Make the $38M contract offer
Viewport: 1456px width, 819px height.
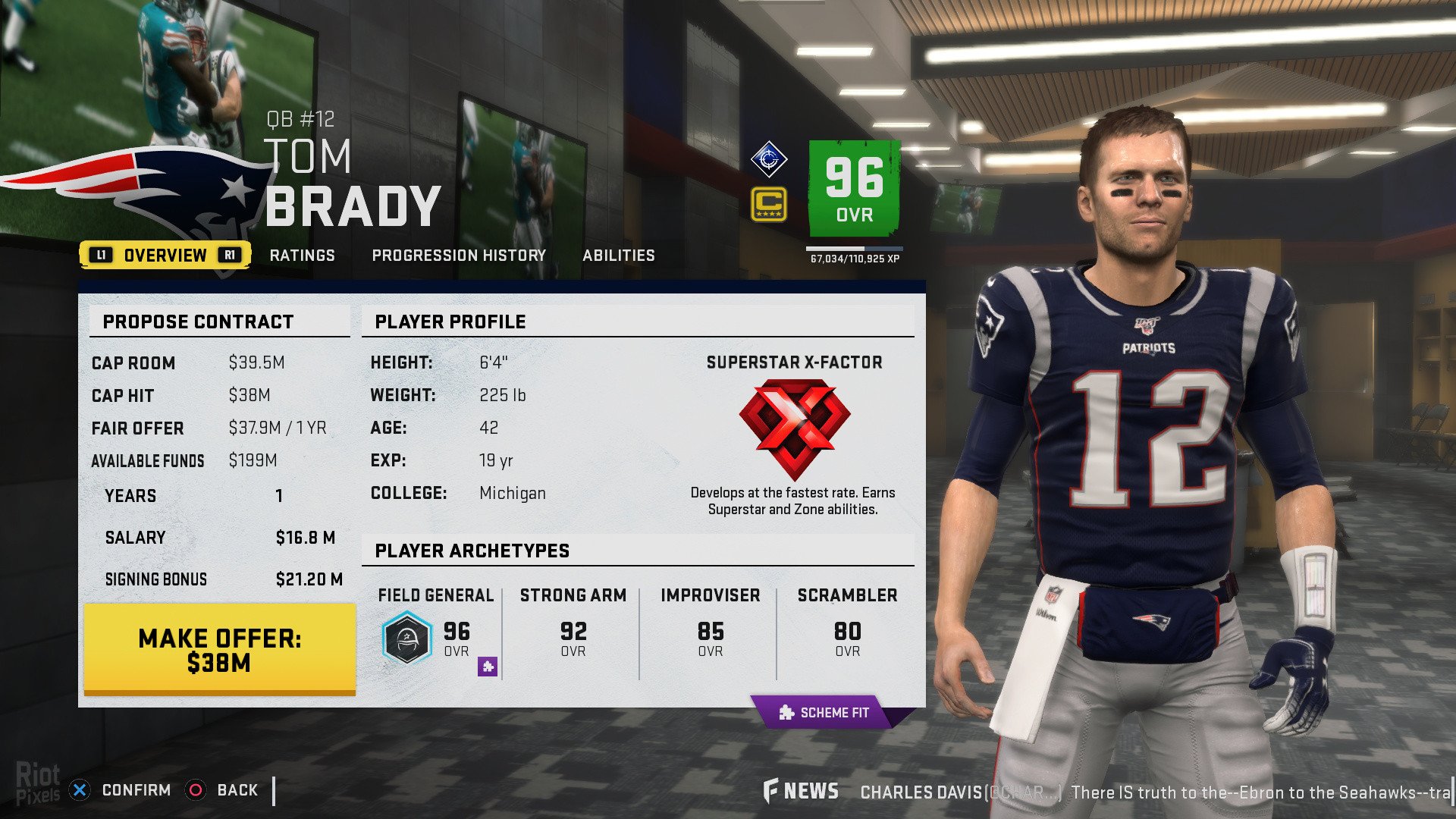coord(220,650)
